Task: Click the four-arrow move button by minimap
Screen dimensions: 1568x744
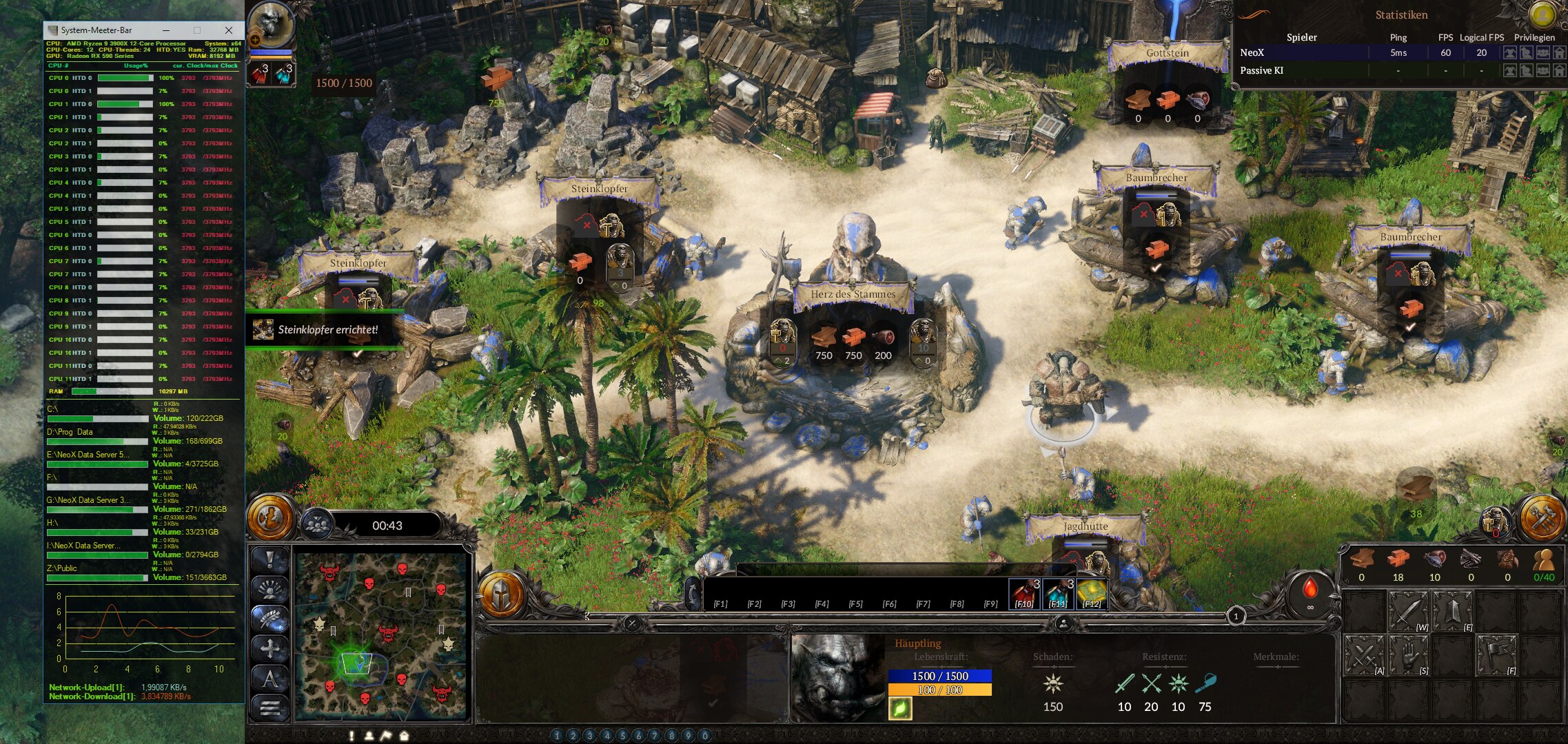Action: (x=269, y=648)
